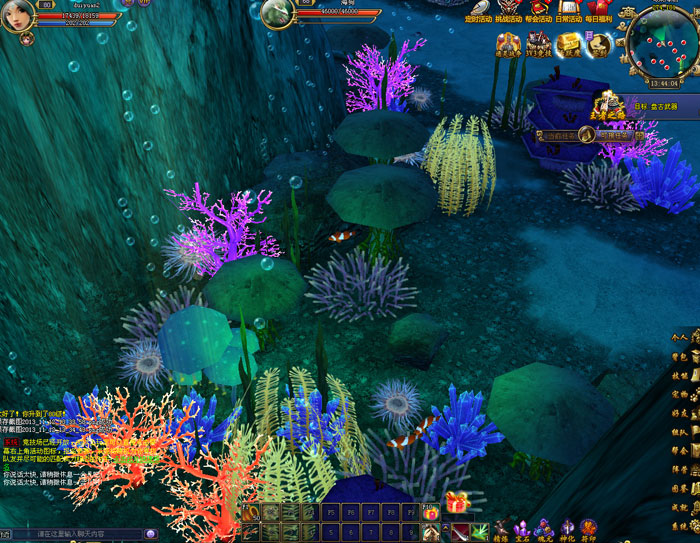Open the red gift box above hotbar
The height and width of the screenshot is (543, 700).
457,503
